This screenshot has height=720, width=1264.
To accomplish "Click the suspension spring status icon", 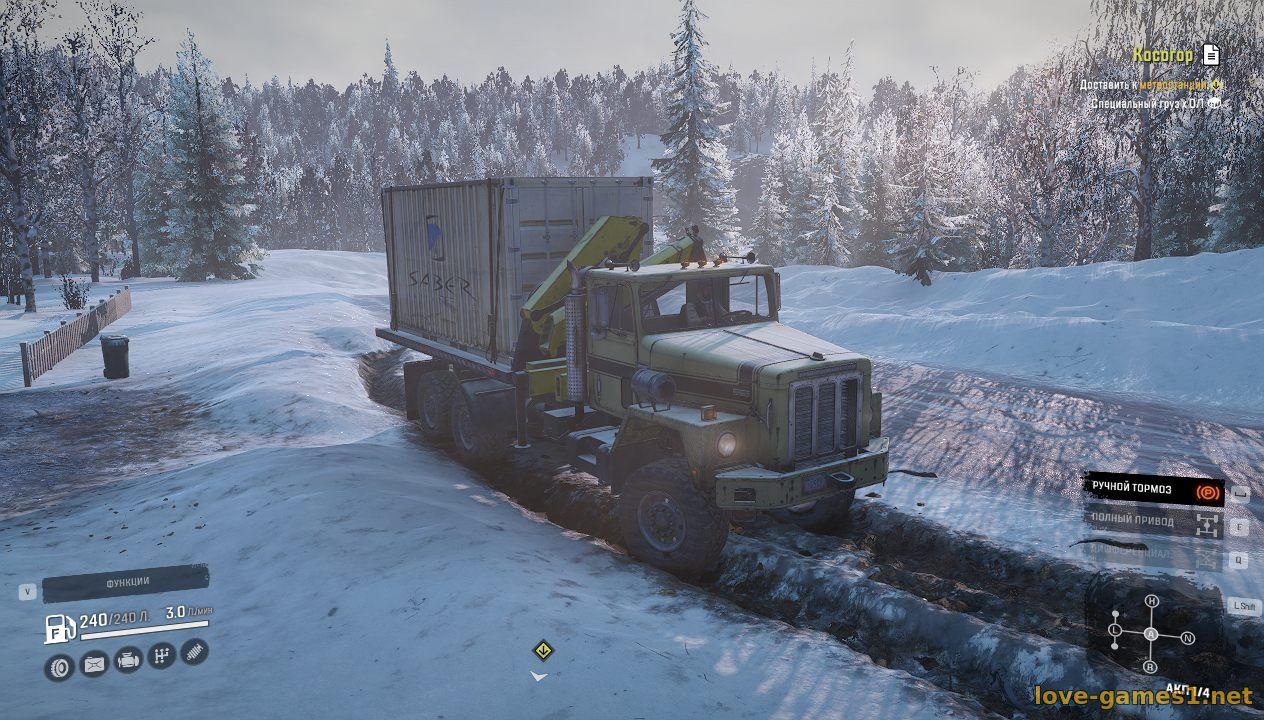I will click(x=195, y=652).
